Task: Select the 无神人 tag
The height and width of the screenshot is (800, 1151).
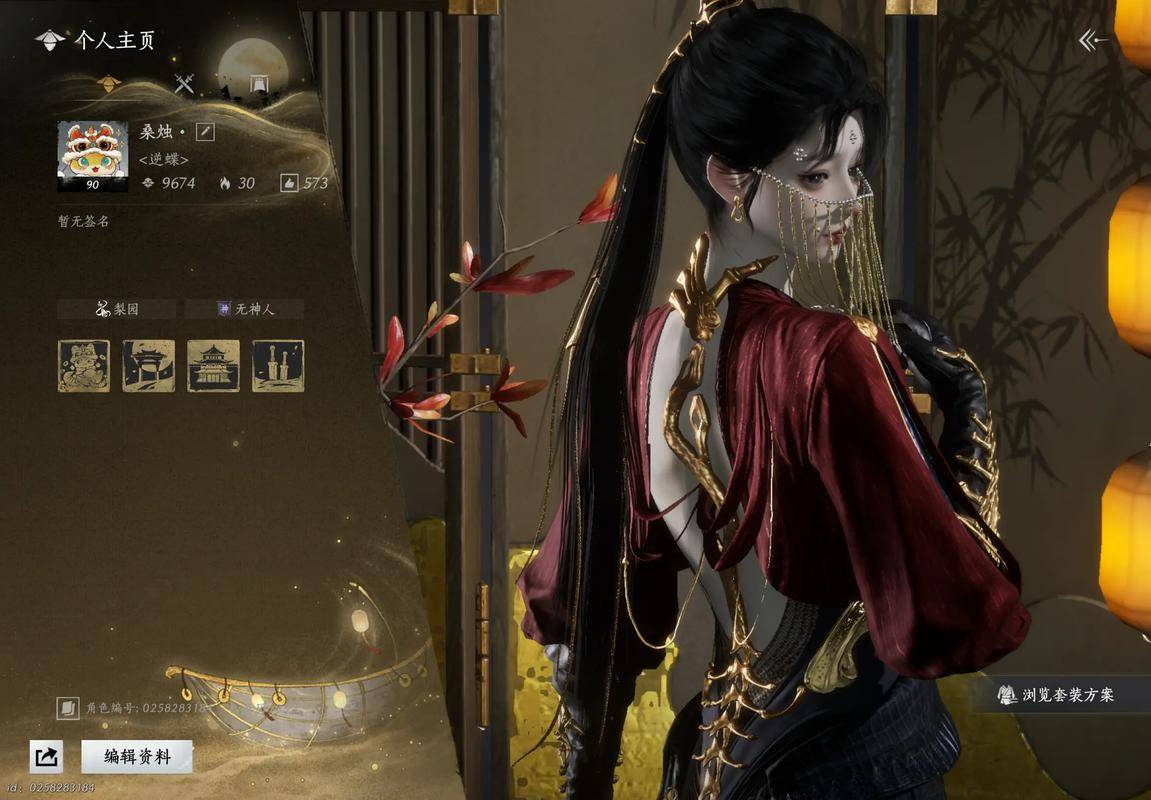Action: 244,309
